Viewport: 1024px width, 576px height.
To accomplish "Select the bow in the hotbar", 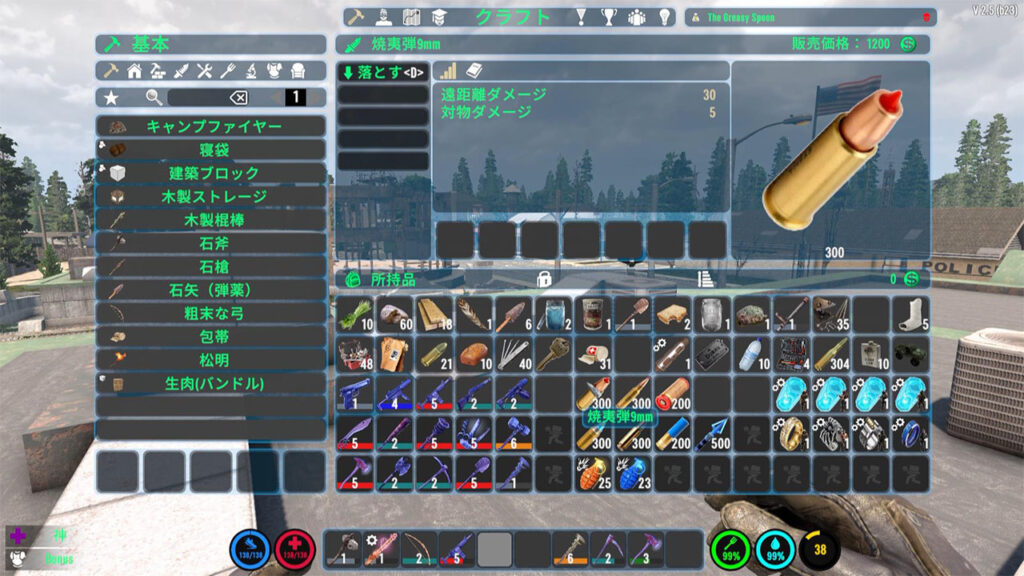I will tap(418, 549).
